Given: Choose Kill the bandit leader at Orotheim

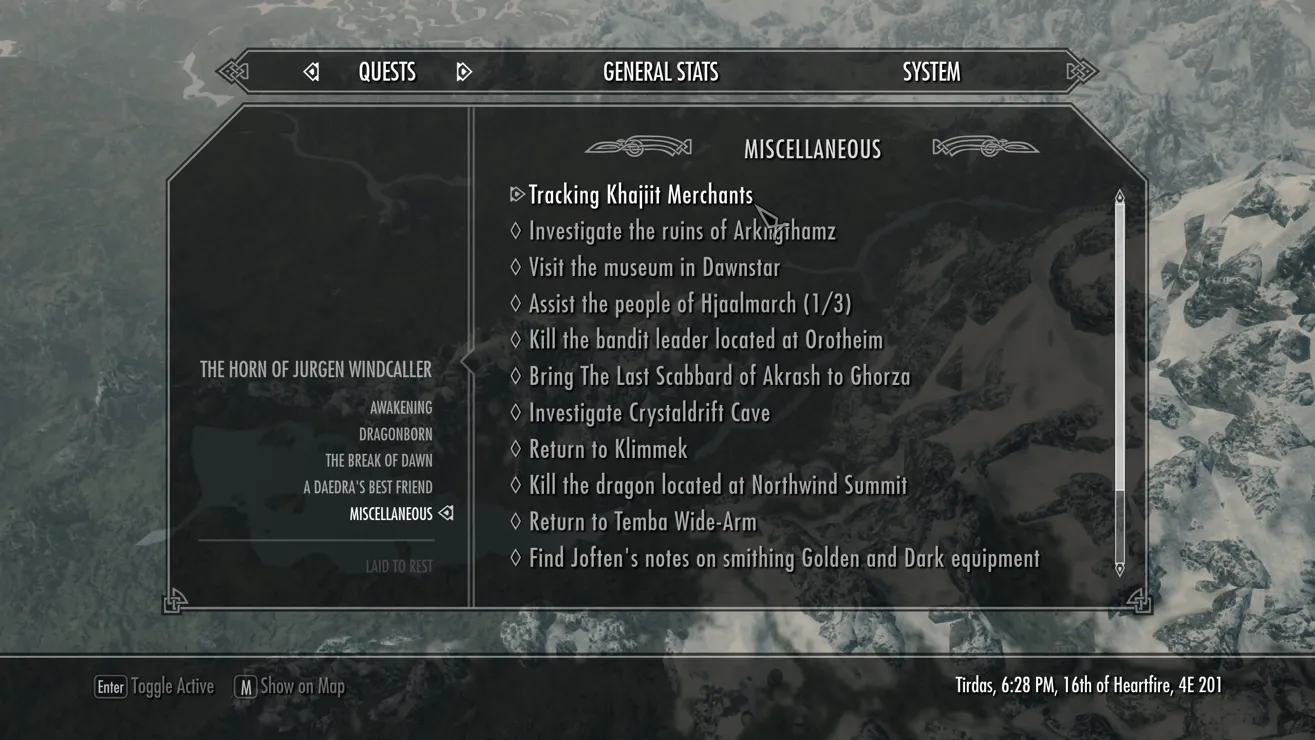Looking at the screenshot, I should (x=705, y=340).
